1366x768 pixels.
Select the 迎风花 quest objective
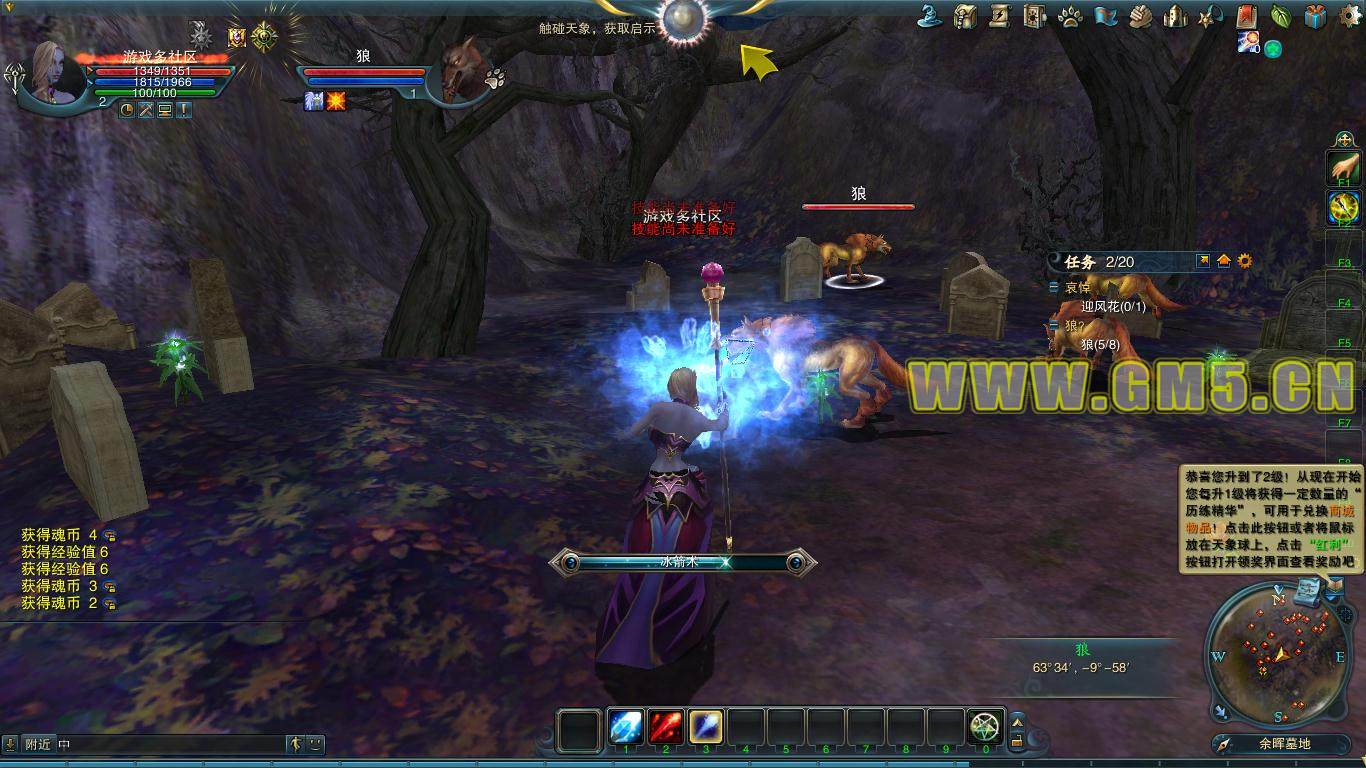tap(1112, 307)
